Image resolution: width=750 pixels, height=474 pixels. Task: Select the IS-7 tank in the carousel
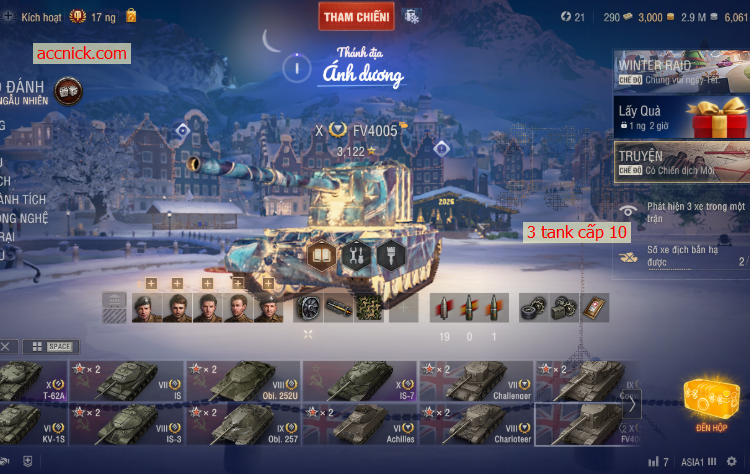point(360,382)
